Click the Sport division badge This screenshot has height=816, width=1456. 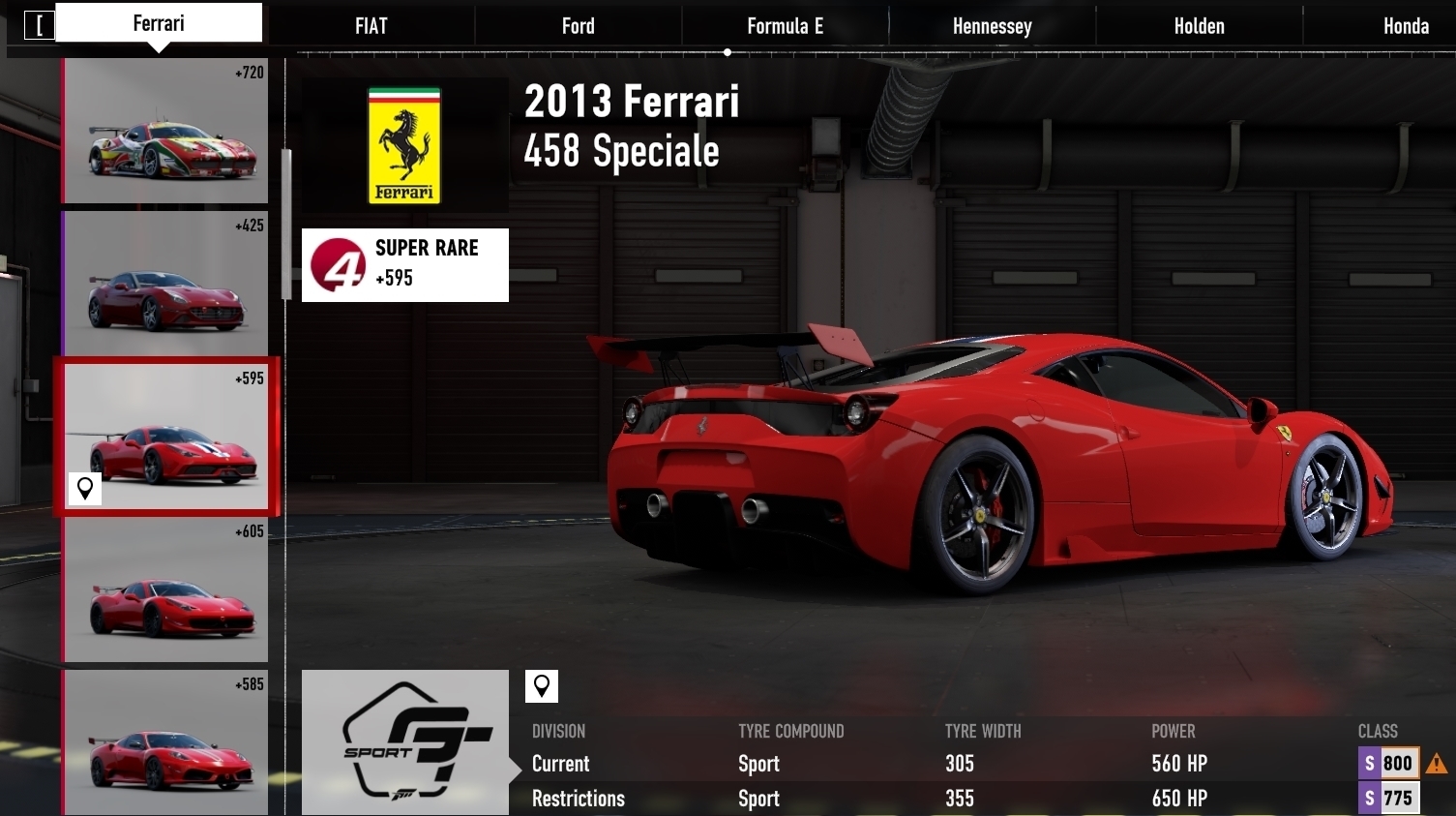(x=405, y=742)
